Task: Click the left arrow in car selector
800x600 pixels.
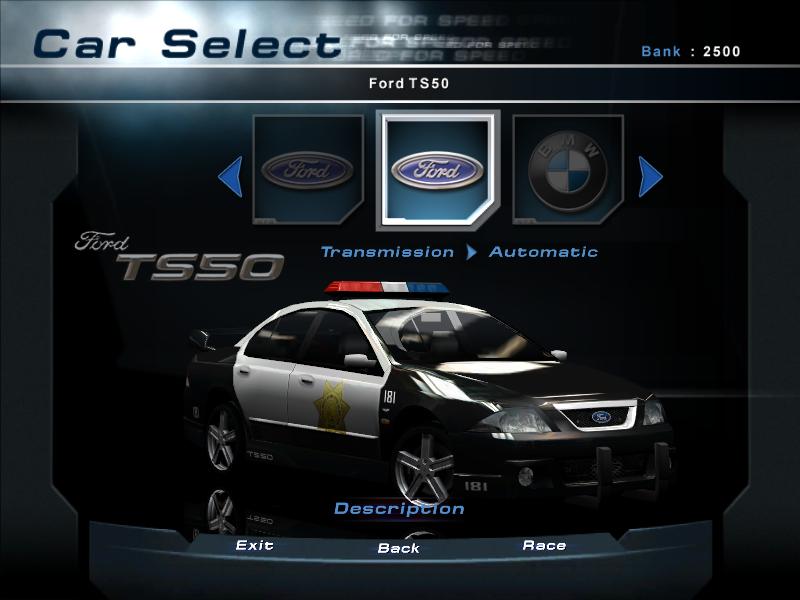Action: pos(231,178)
